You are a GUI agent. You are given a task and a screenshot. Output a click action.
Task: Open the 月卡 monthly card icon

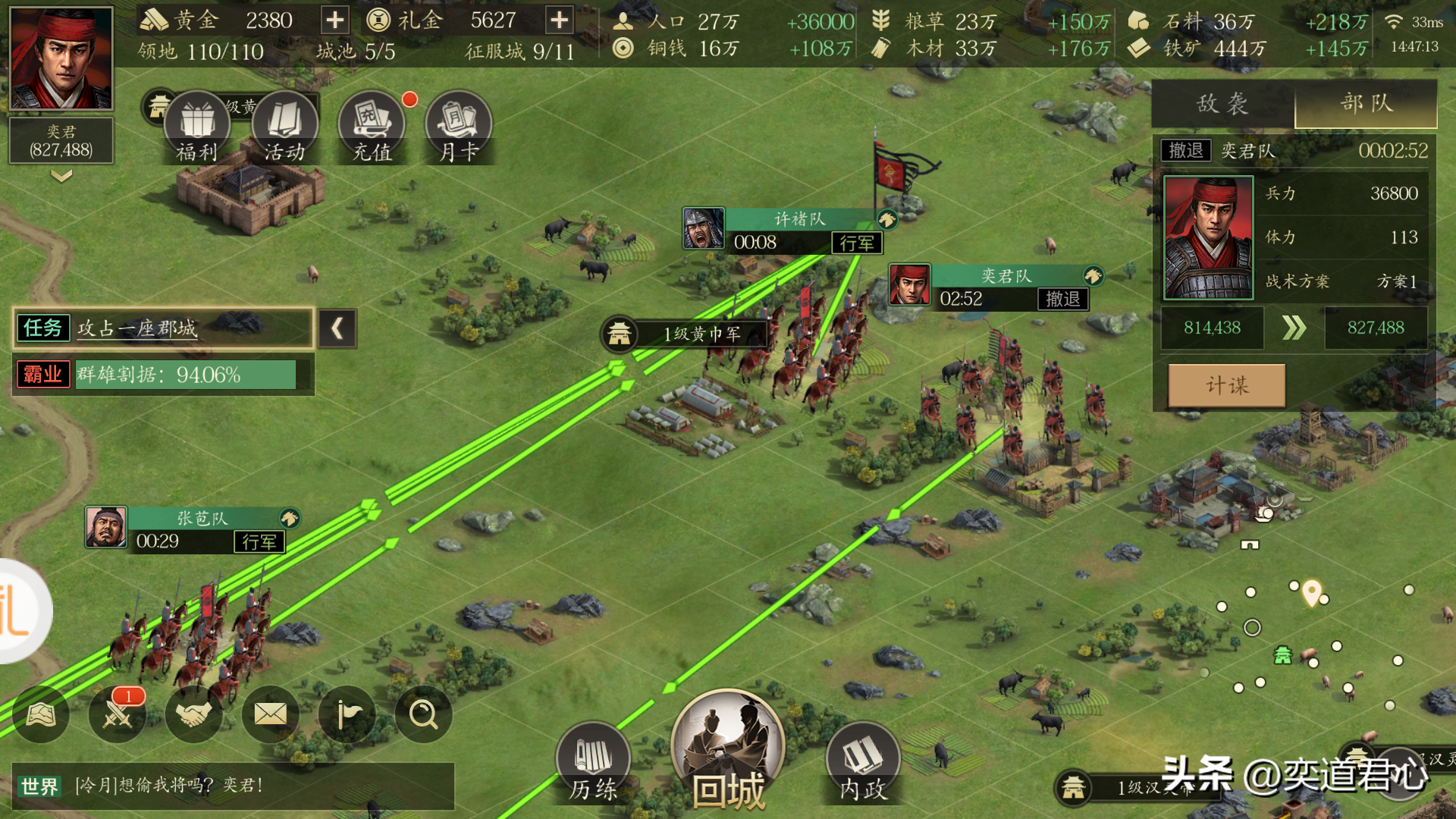pyautogui.click(x=459, y=127)
